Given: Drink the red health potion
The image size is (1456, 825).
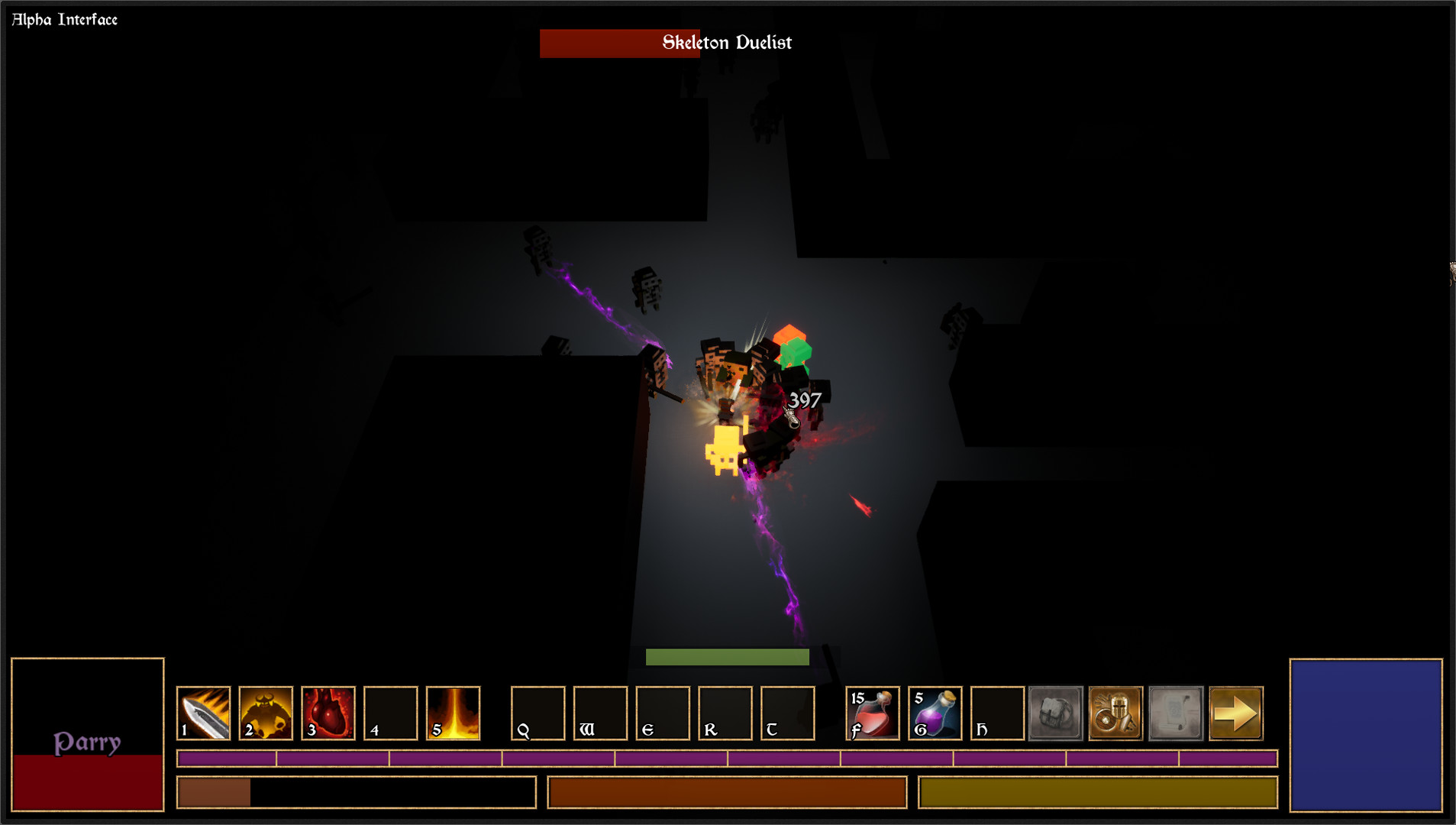Looking at the screenshot, I should pyautogui.click(x=873, y=713).
